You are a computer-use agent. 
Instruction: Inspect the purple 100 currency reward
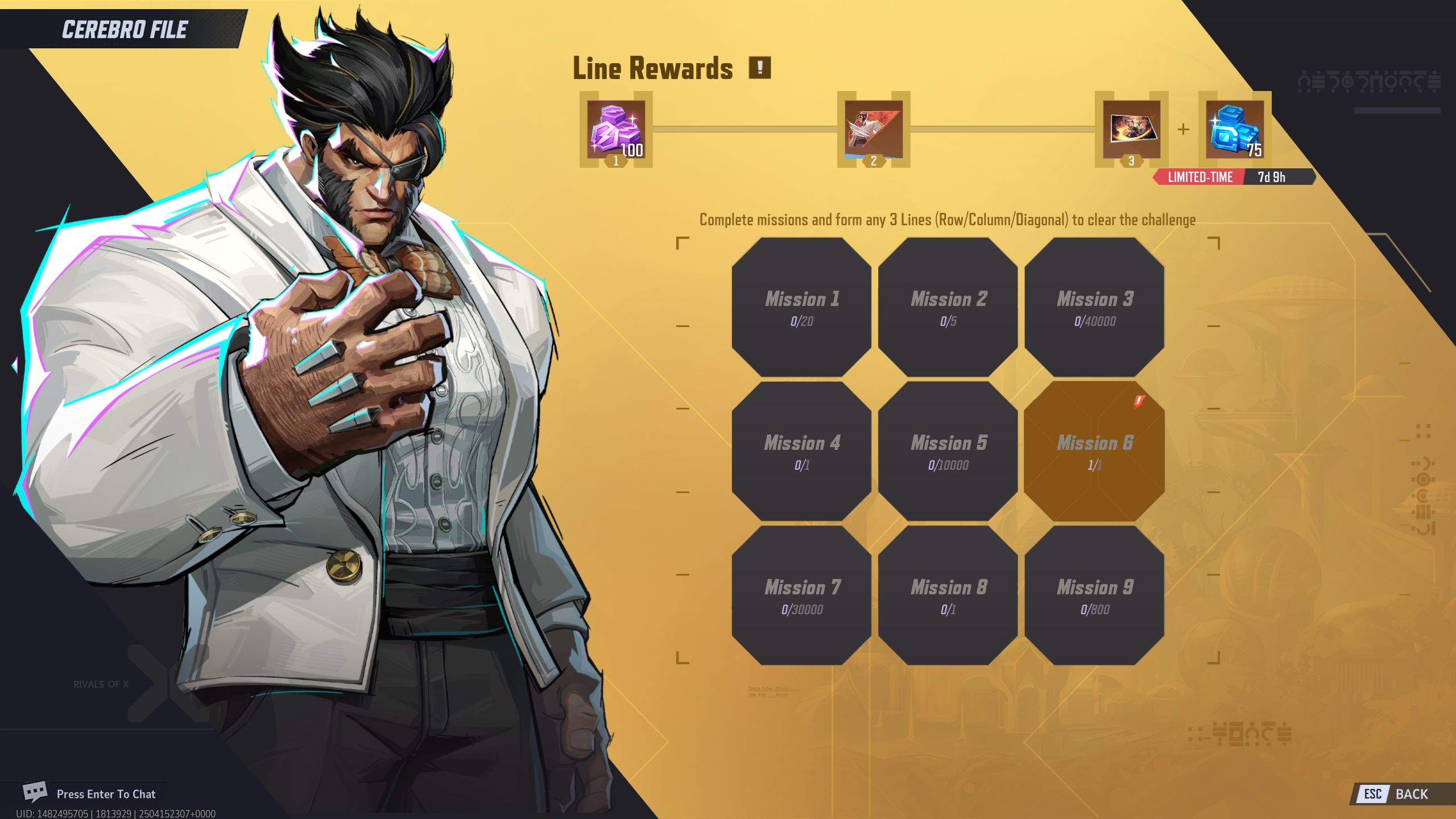616,130
